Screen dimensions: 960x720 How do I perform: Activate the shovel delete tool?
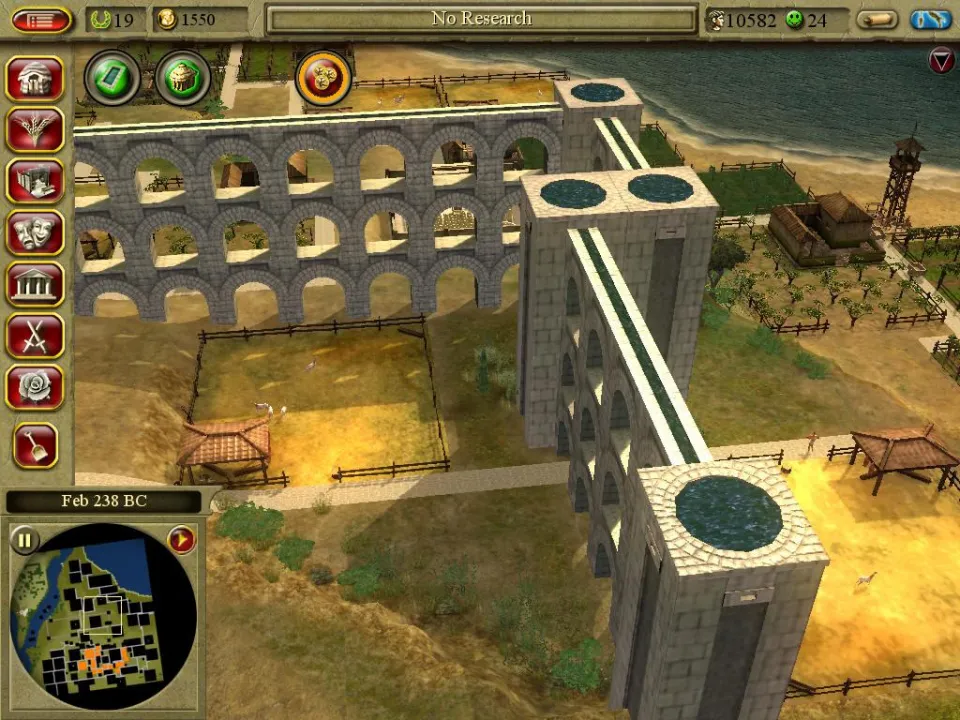(35, 445)
